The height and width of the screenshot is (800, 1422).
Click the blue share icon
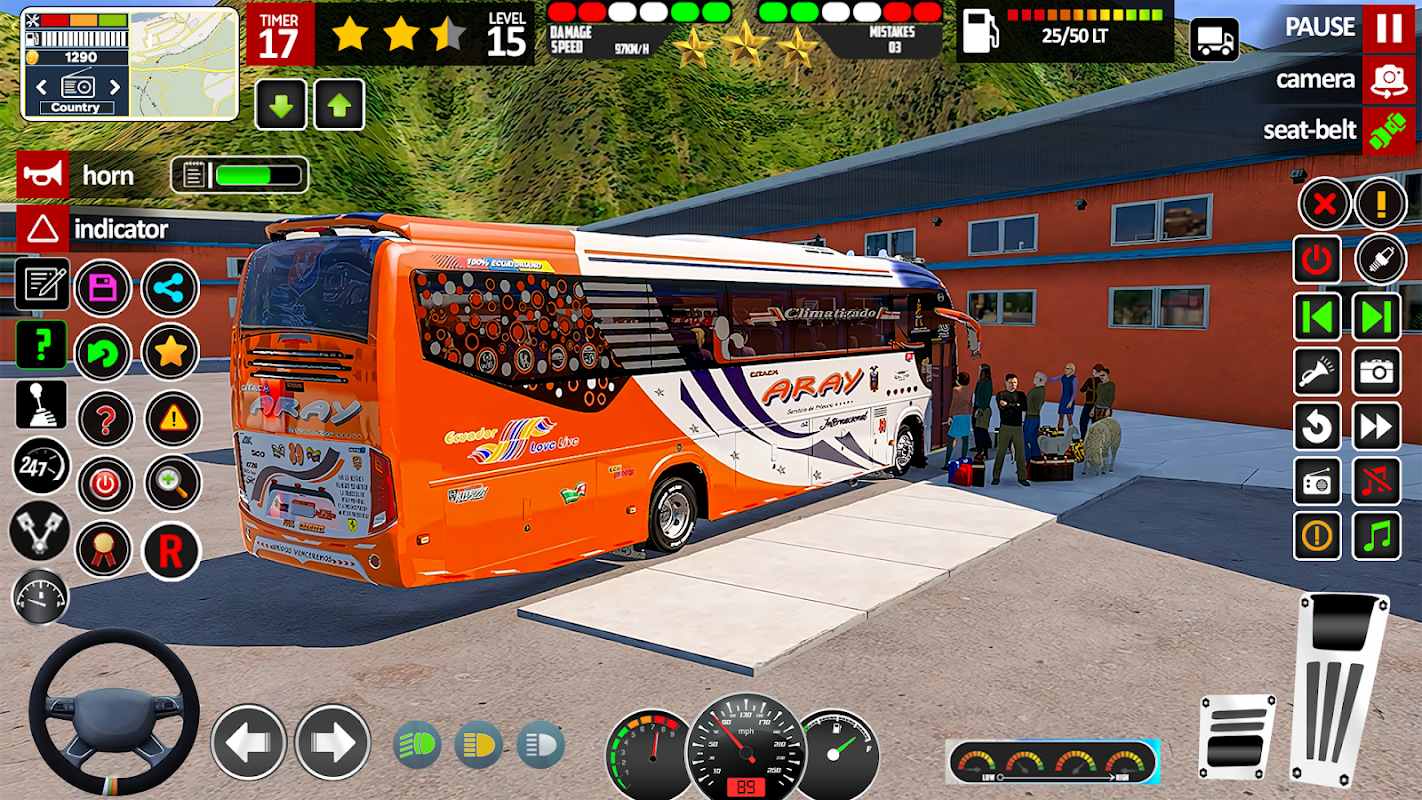tap(170, 289)
